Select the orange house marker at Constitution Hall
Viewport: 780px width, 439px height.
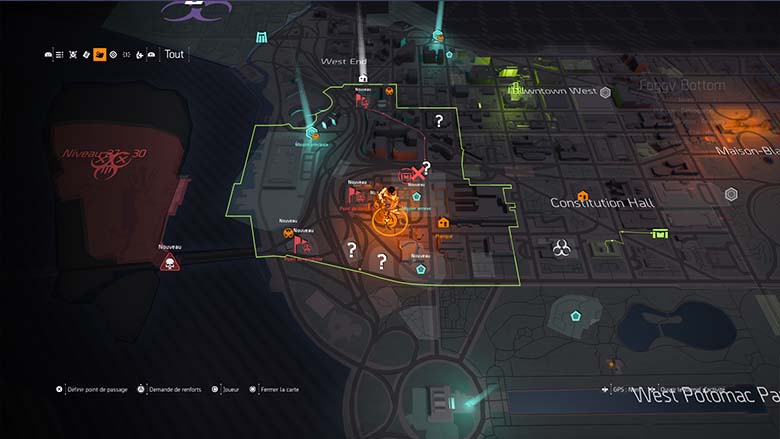click(583, 196)
